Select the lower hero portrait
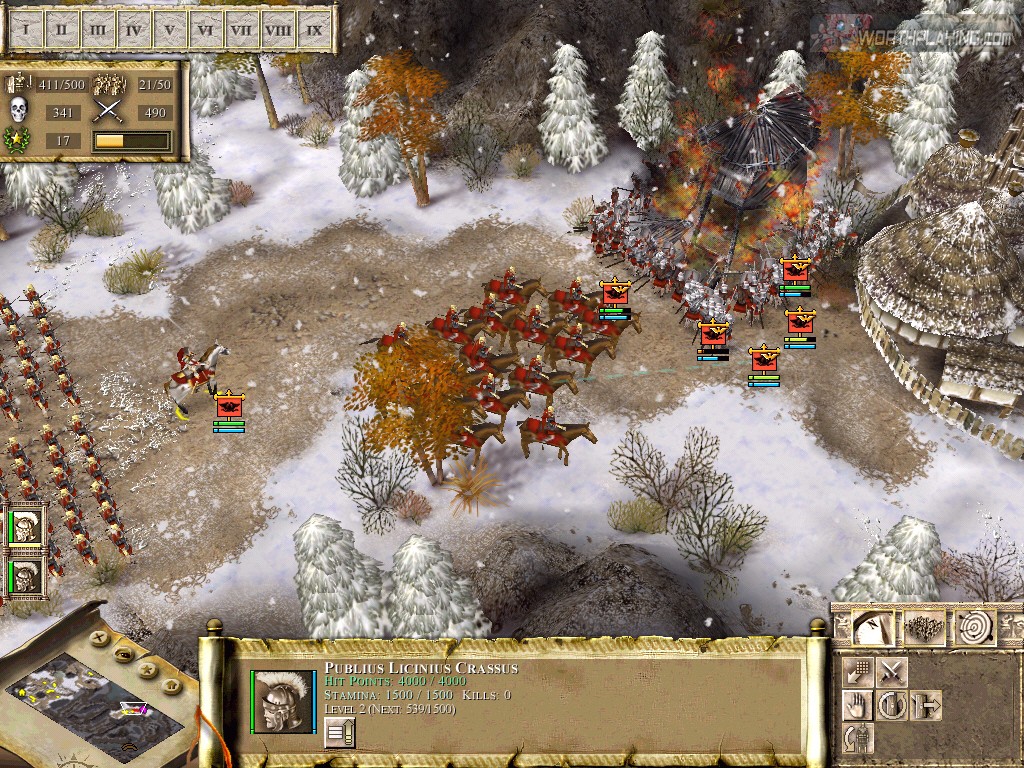The height and width of the screenshot is (768, 1024). pyautogui.click(x=26, y=577)
